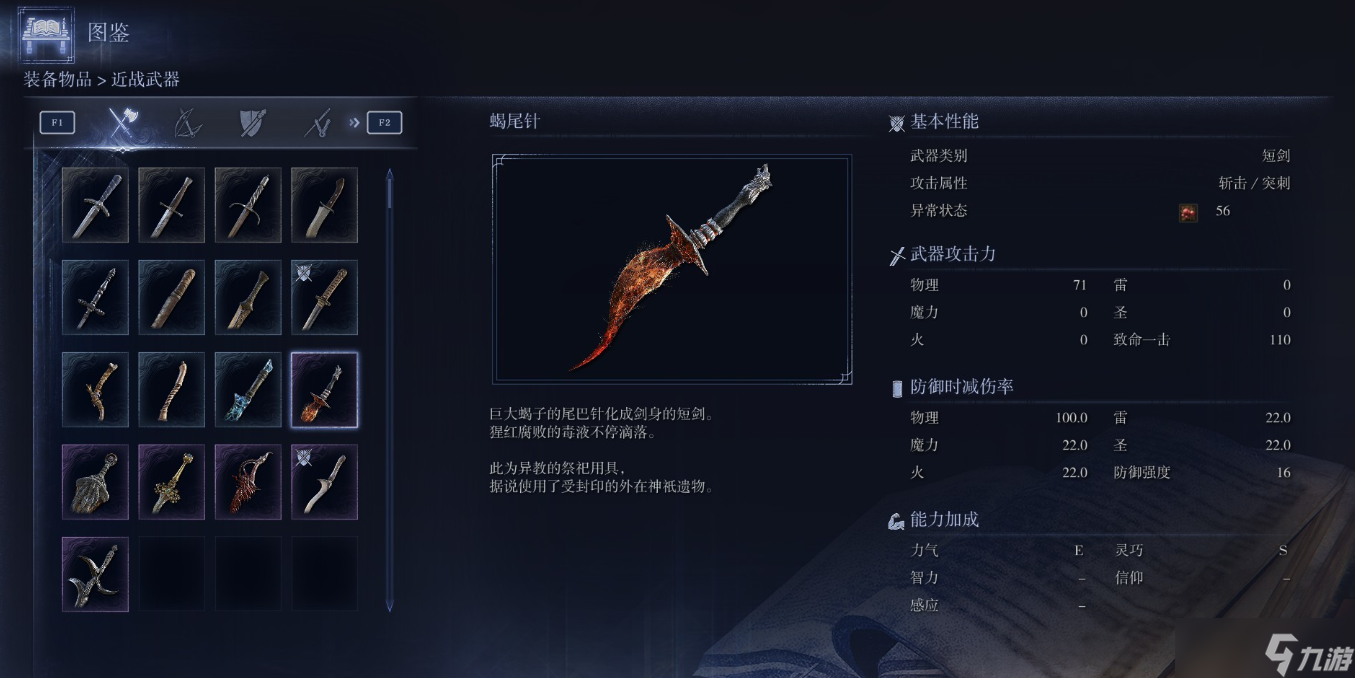Click the scorpion stinger preview image
Image resolution: width=1355 pixels, height=678 pixels.
pyautogui.click(x=671, y=269)
